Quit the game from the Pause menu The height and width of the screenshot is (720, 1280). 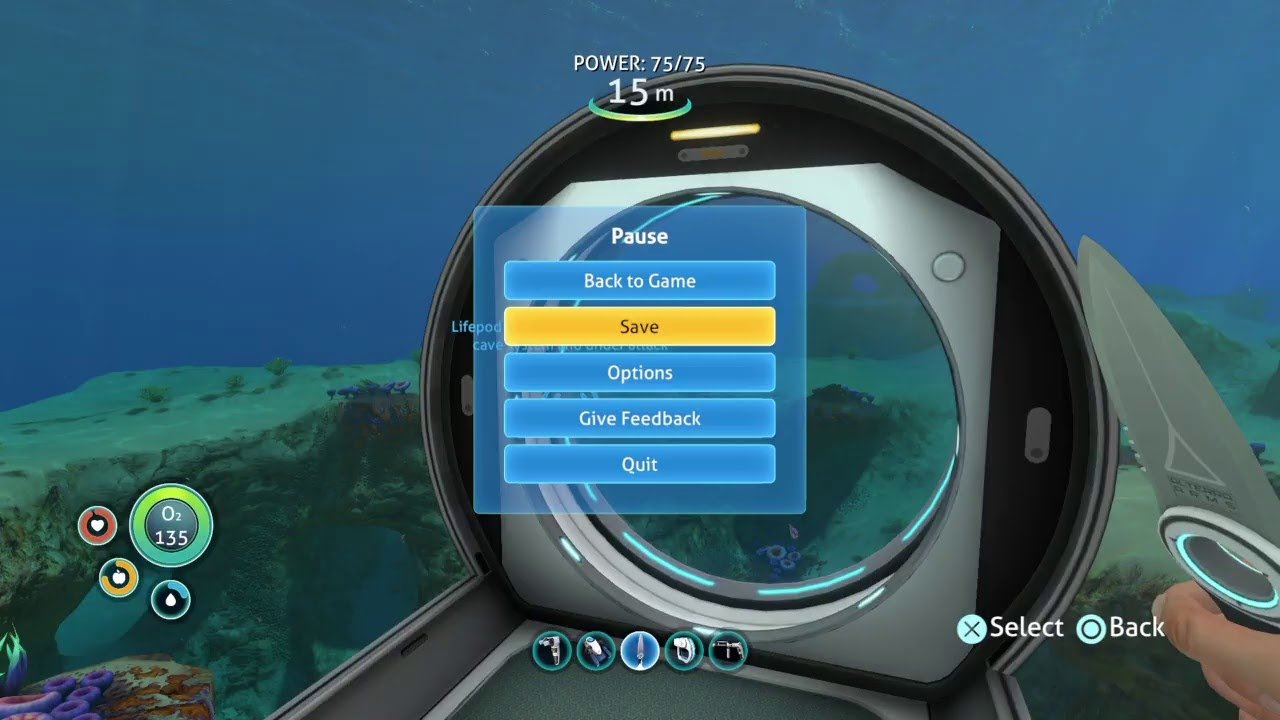(x=639, y=465)
